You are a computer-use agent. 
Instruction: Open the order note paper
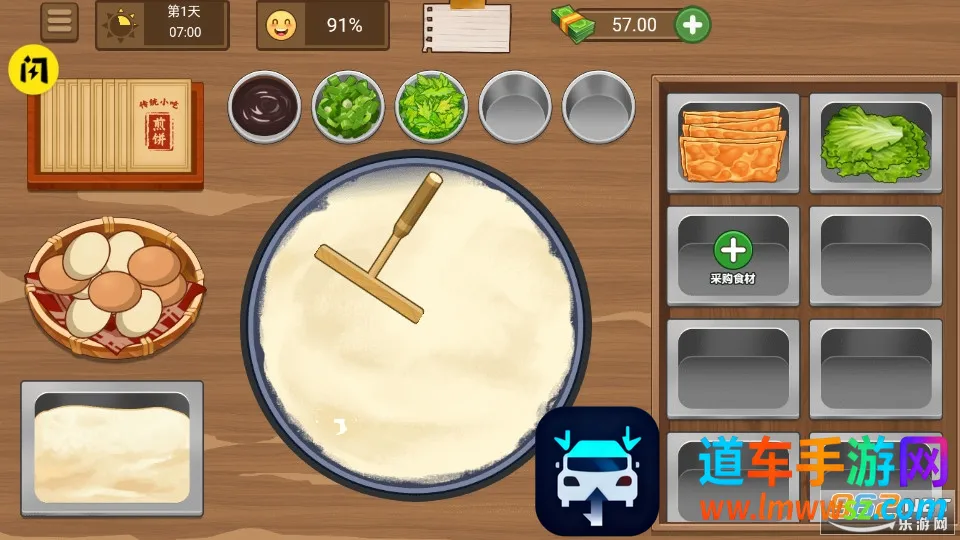tap(465, 26)
